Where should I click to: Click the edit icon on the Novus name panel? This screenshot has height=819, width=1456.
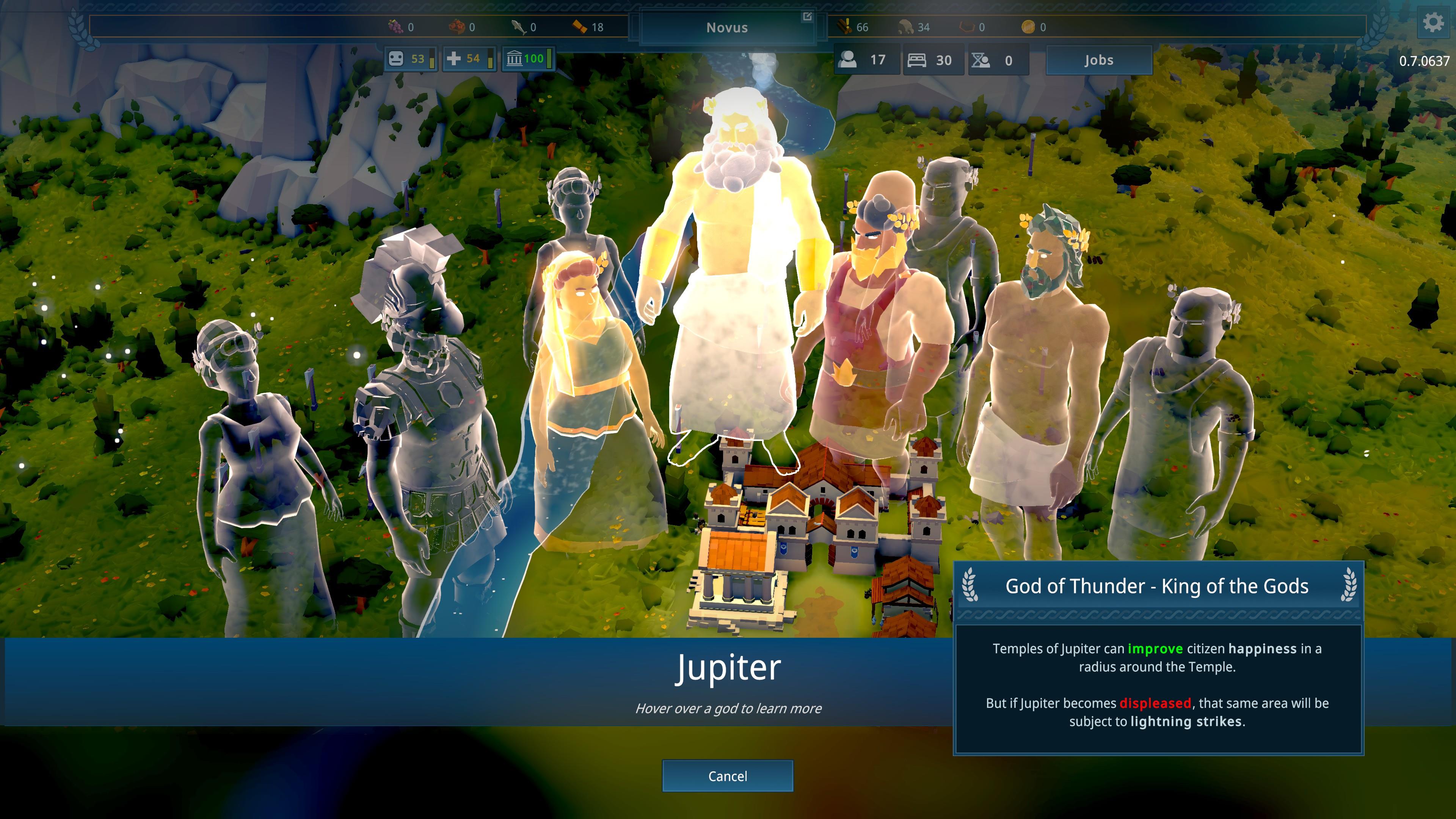pyautogui.click(x=807, y=17)
